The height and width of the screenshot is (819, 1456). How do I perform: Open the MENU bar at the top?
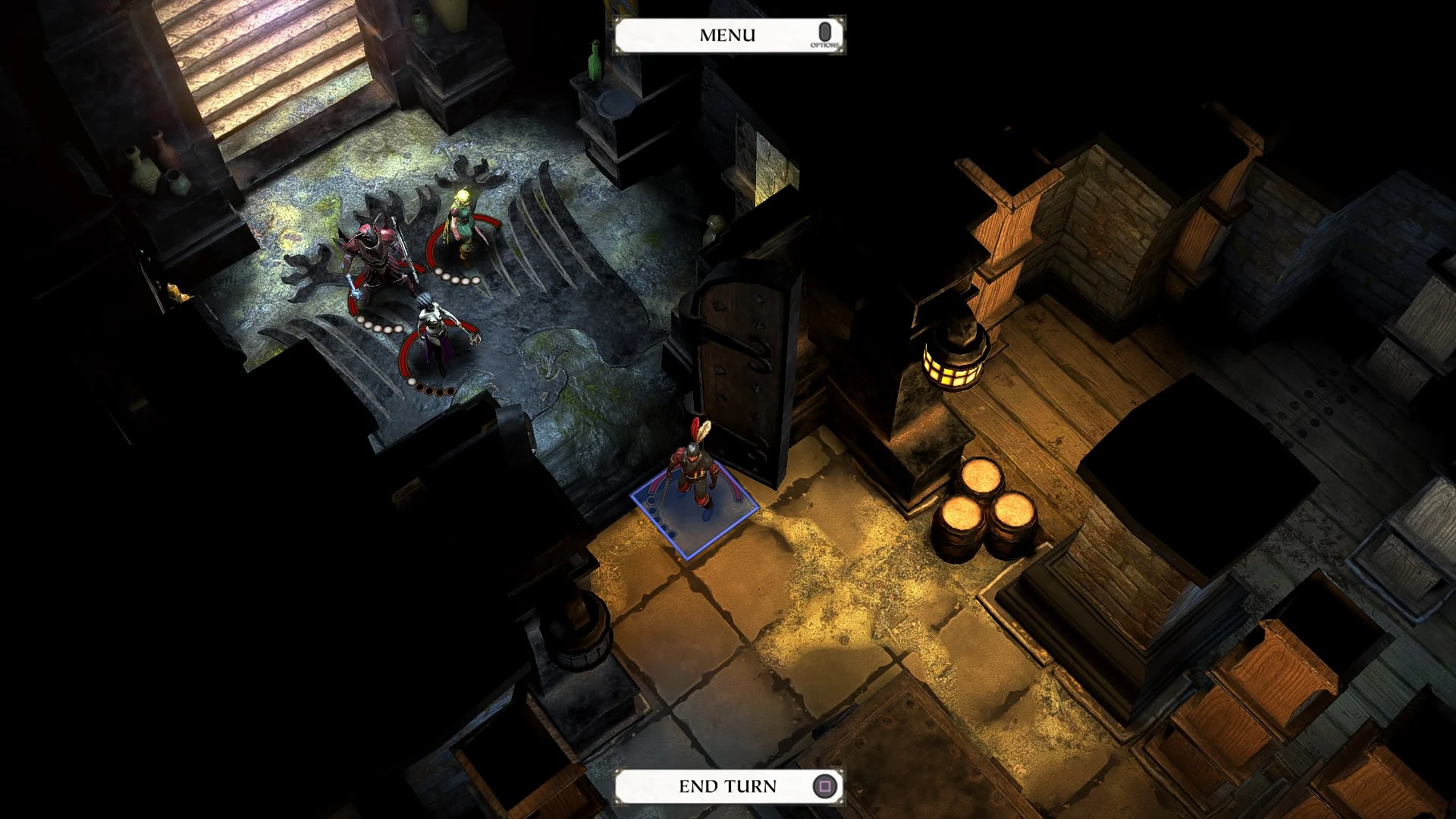[727, 33]
